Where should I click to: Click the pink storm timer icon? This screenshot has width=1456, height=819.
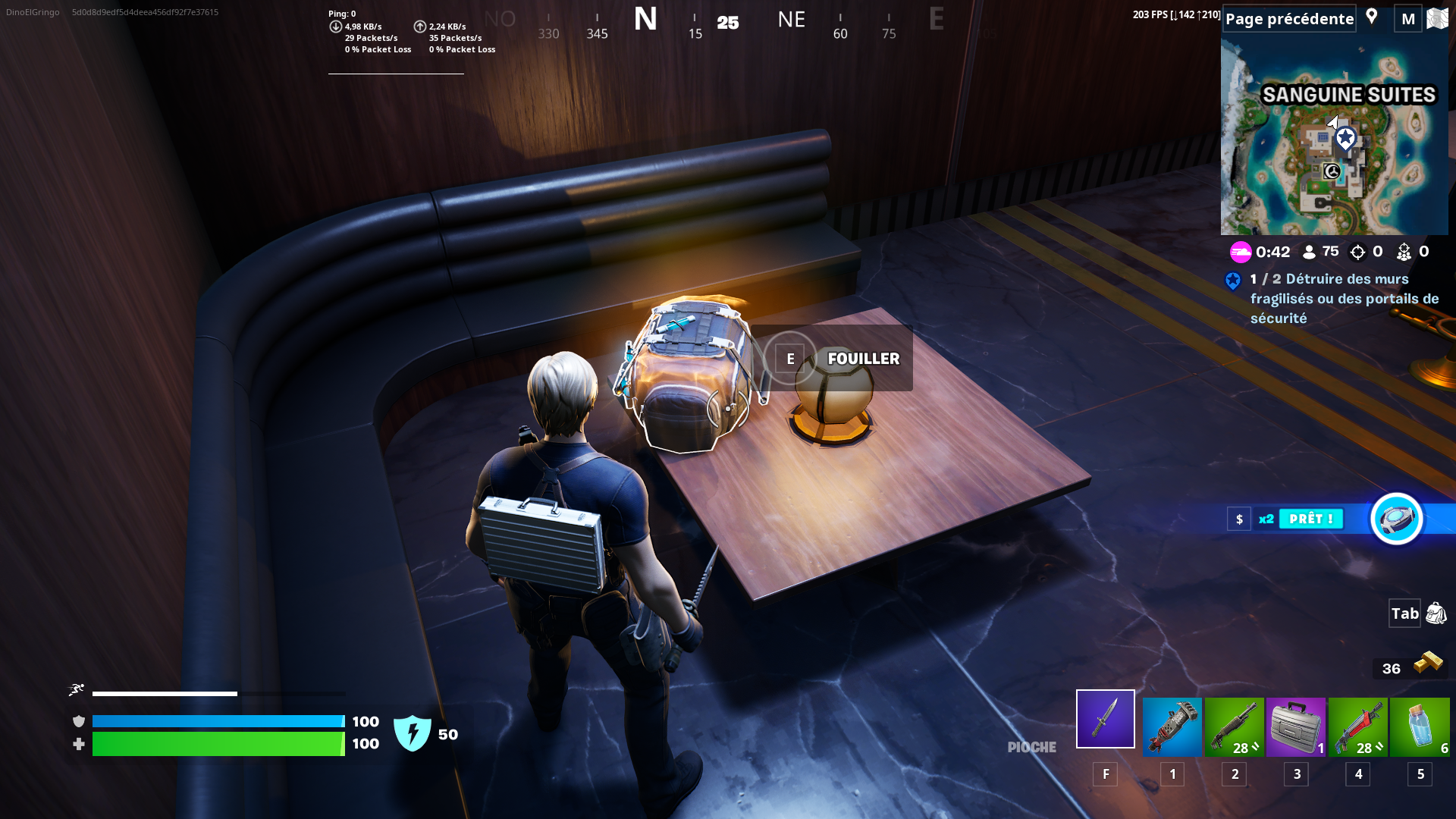(x=1241, y=252)
